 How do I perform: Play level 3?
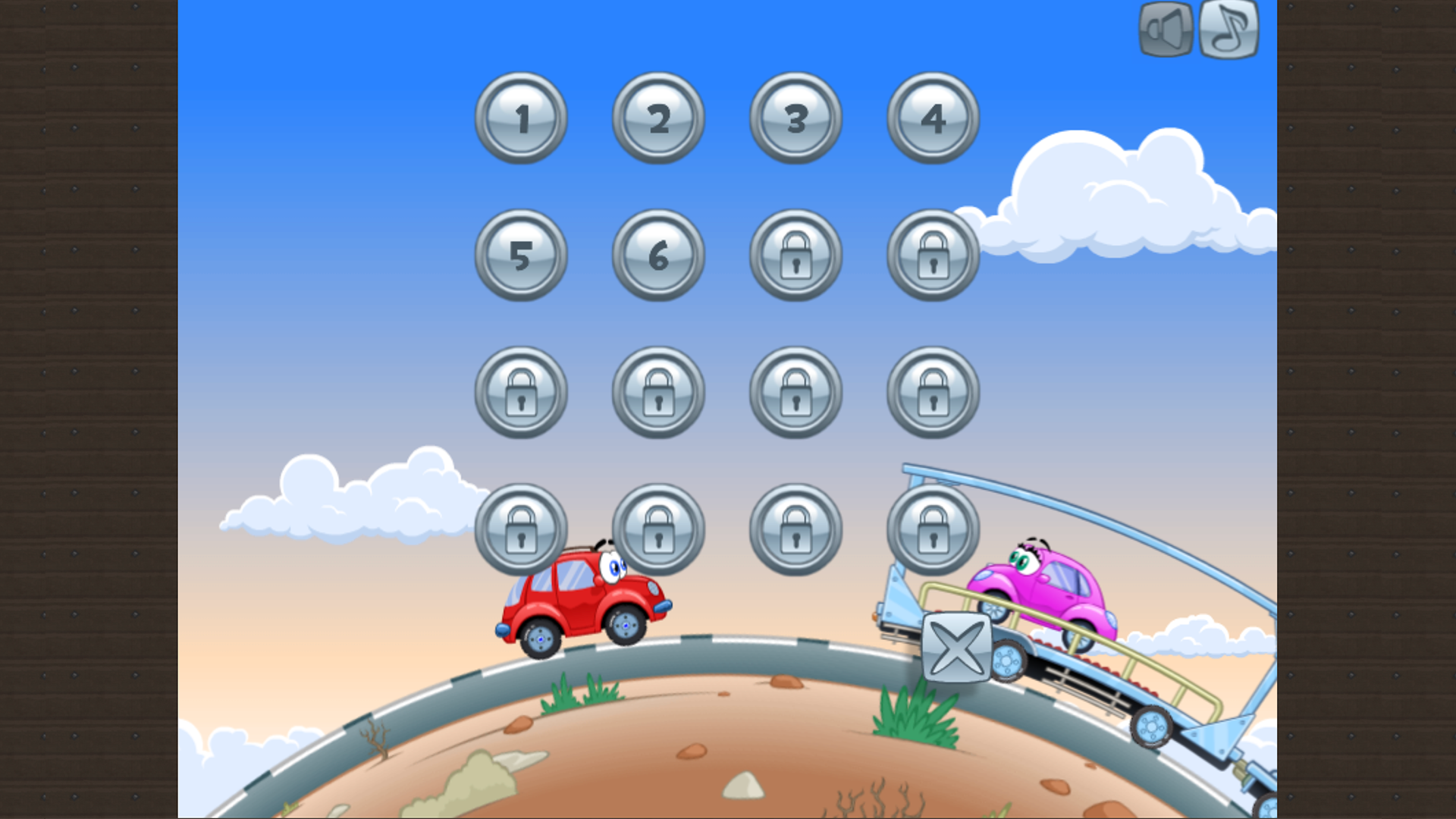point(795,119)
